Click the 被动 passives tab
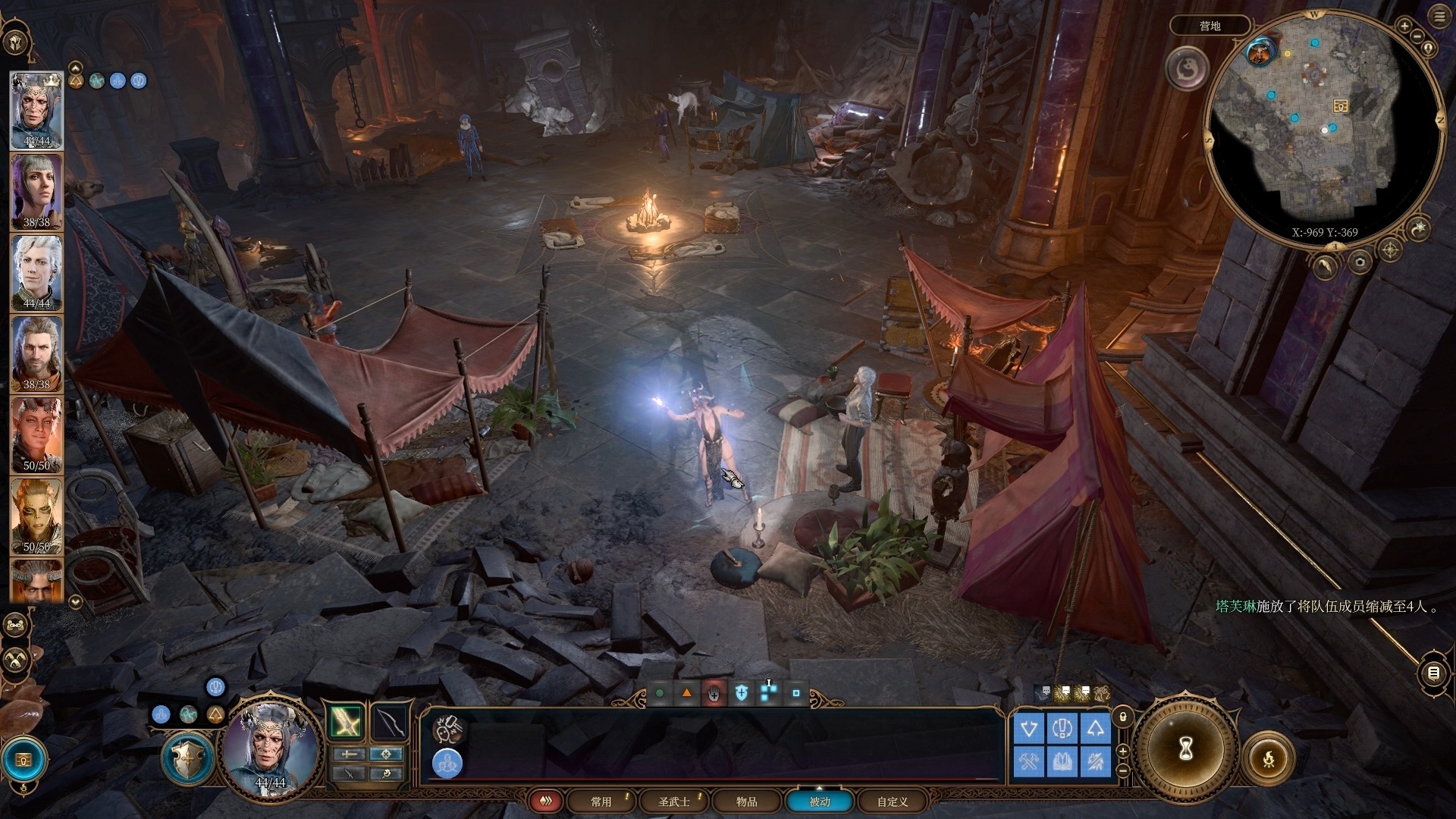Screen dimensions: 1456x819 pyautogui.click(x=819, y=802)
